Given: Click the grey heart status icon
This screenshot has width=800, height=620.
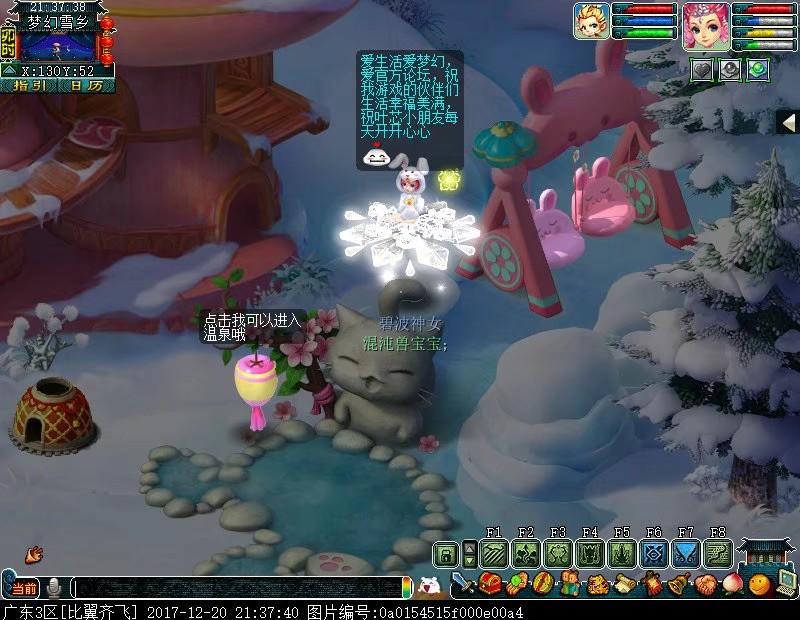Looking at the screenshot, I should (703, 68).
